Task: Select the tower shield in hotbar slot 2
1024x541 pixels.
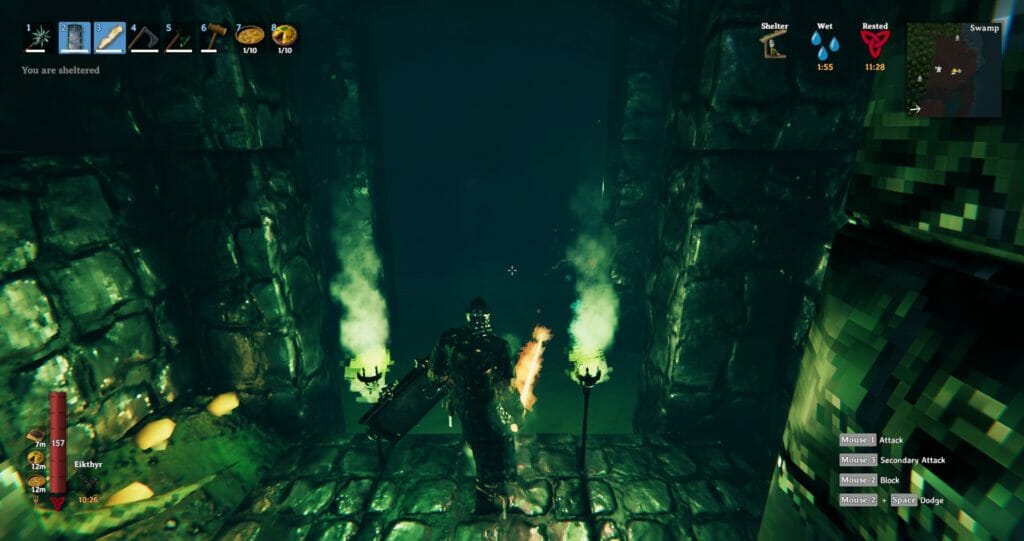Action: tap(74, 38)
